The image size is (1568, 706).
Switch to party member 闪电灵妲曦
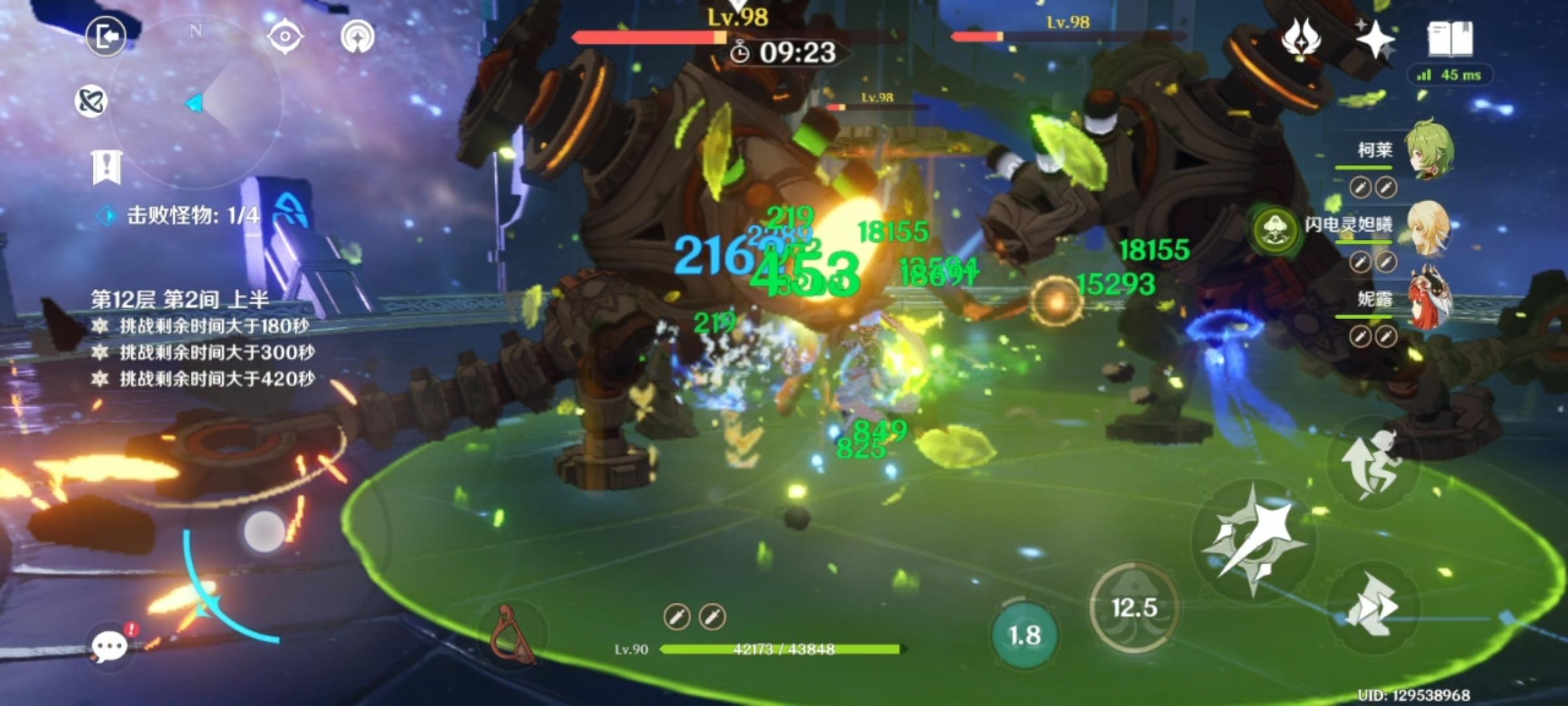click(1428, 226)
